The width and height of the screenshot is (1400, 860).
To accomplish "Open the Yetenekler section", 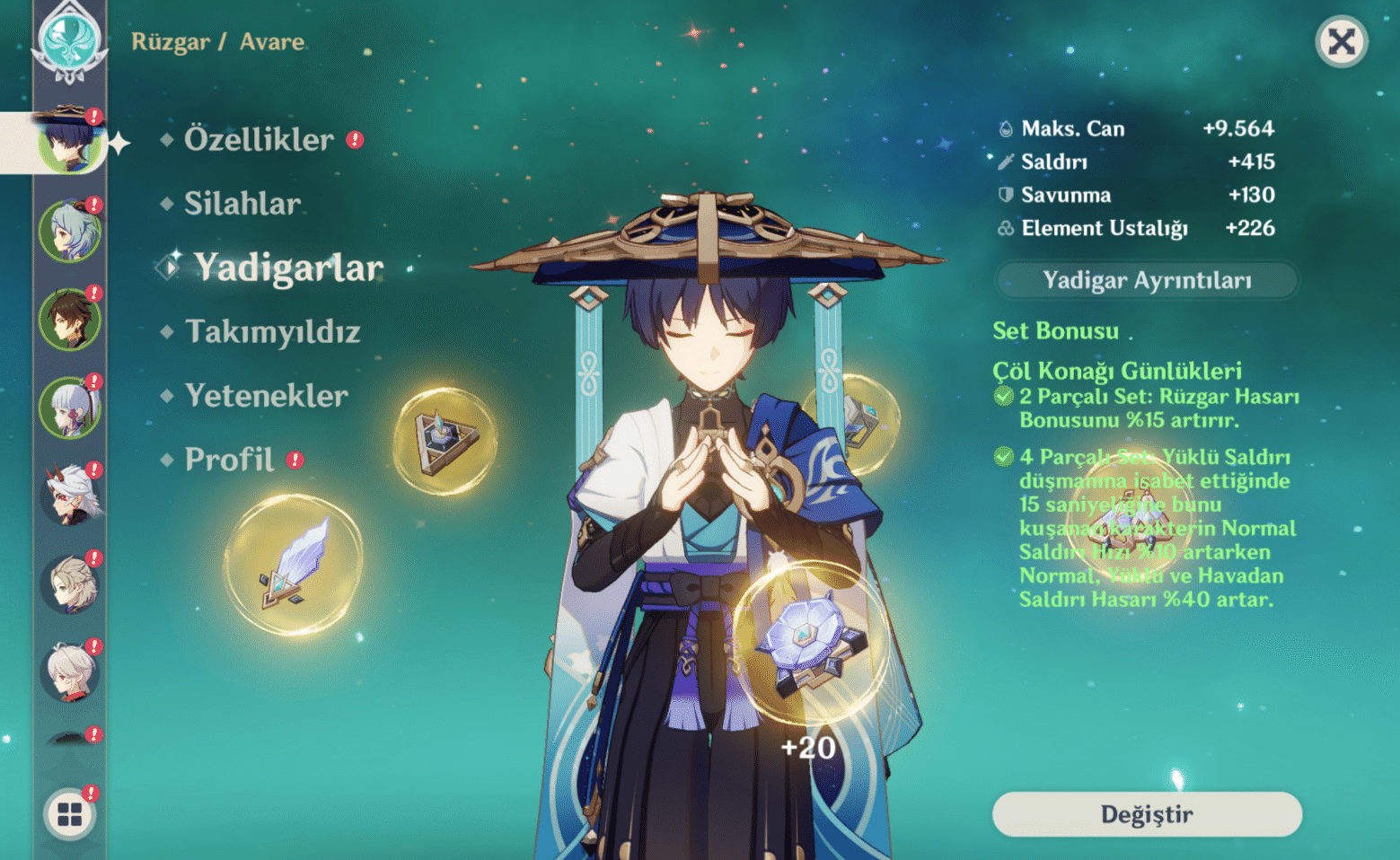I will coord(265,395).
